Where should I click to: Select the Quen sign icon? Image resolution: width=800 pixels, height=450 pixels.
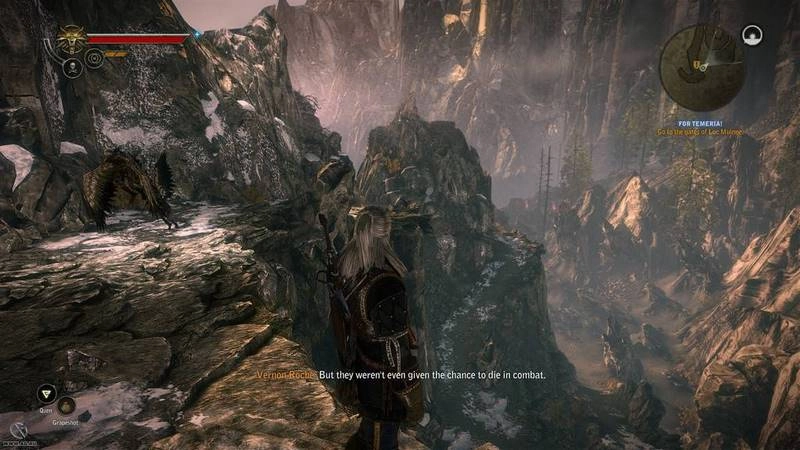(x=47, y=393)
